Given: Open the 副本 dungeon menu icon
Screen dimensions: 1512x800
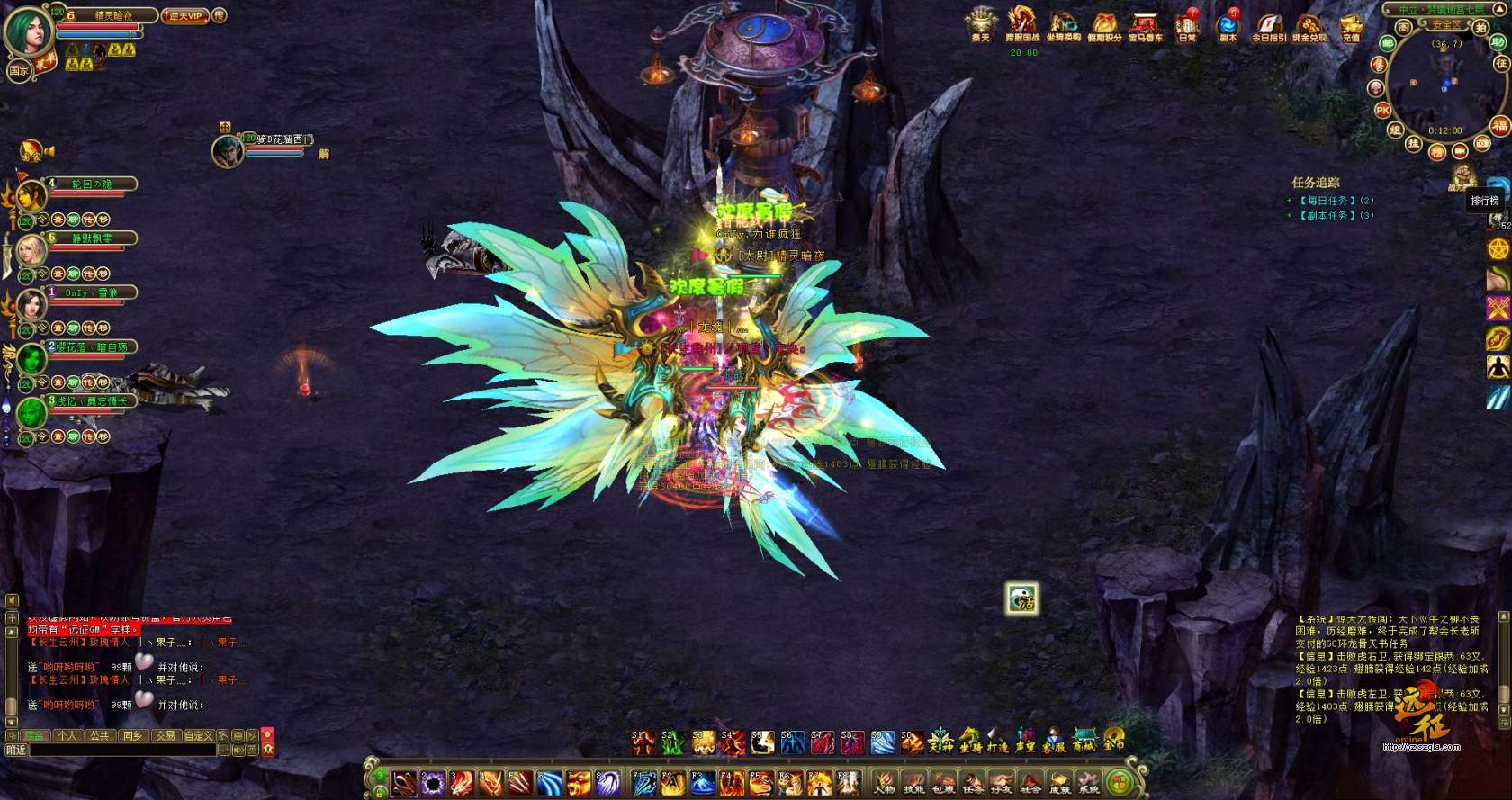Looking at the screenshot, I should 1228,25.
